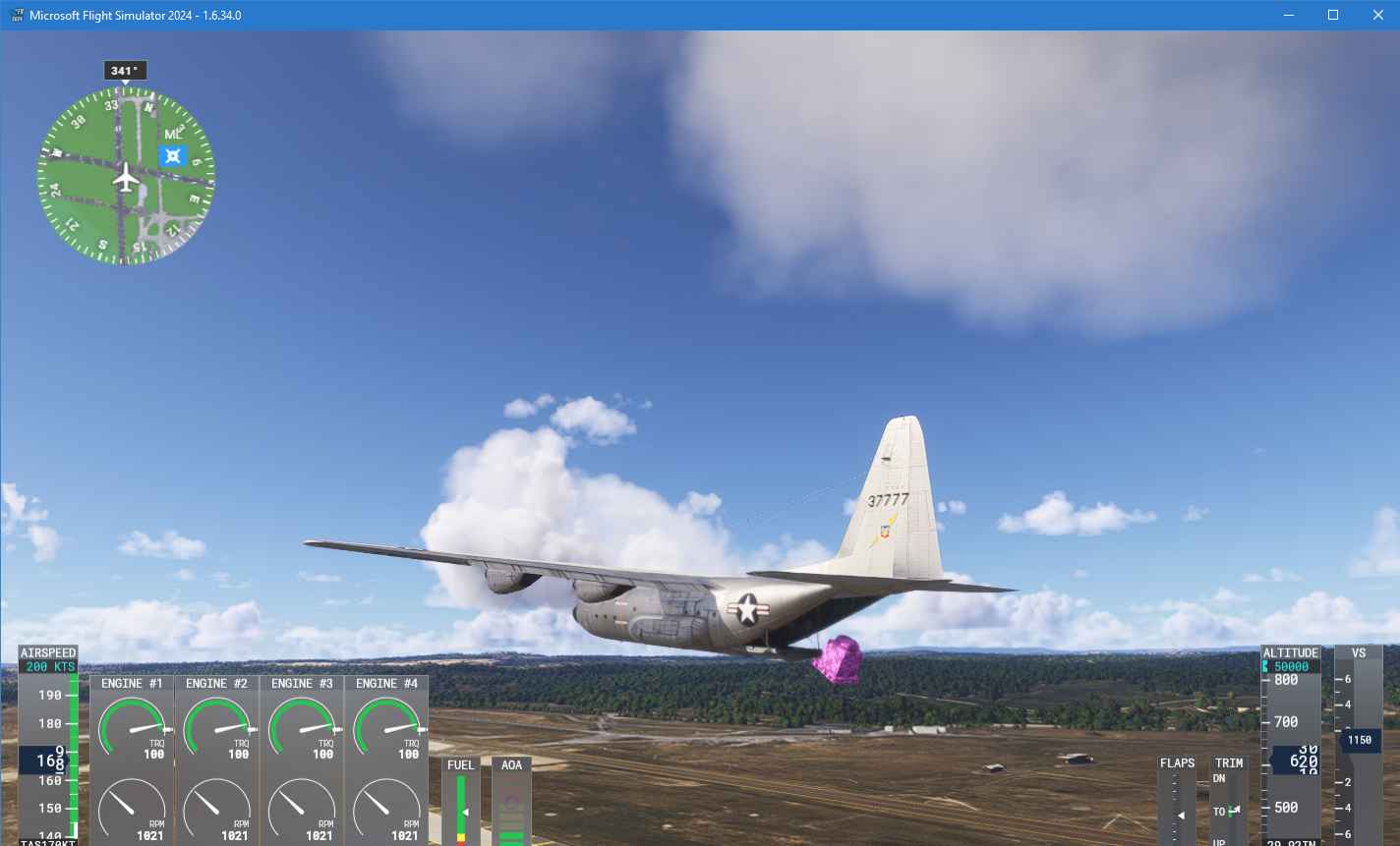Image resolution: width=1400 pixels, height=846 pixels.
Task: Select the blue waypoint marker on the compass
Action: point(171,155)
